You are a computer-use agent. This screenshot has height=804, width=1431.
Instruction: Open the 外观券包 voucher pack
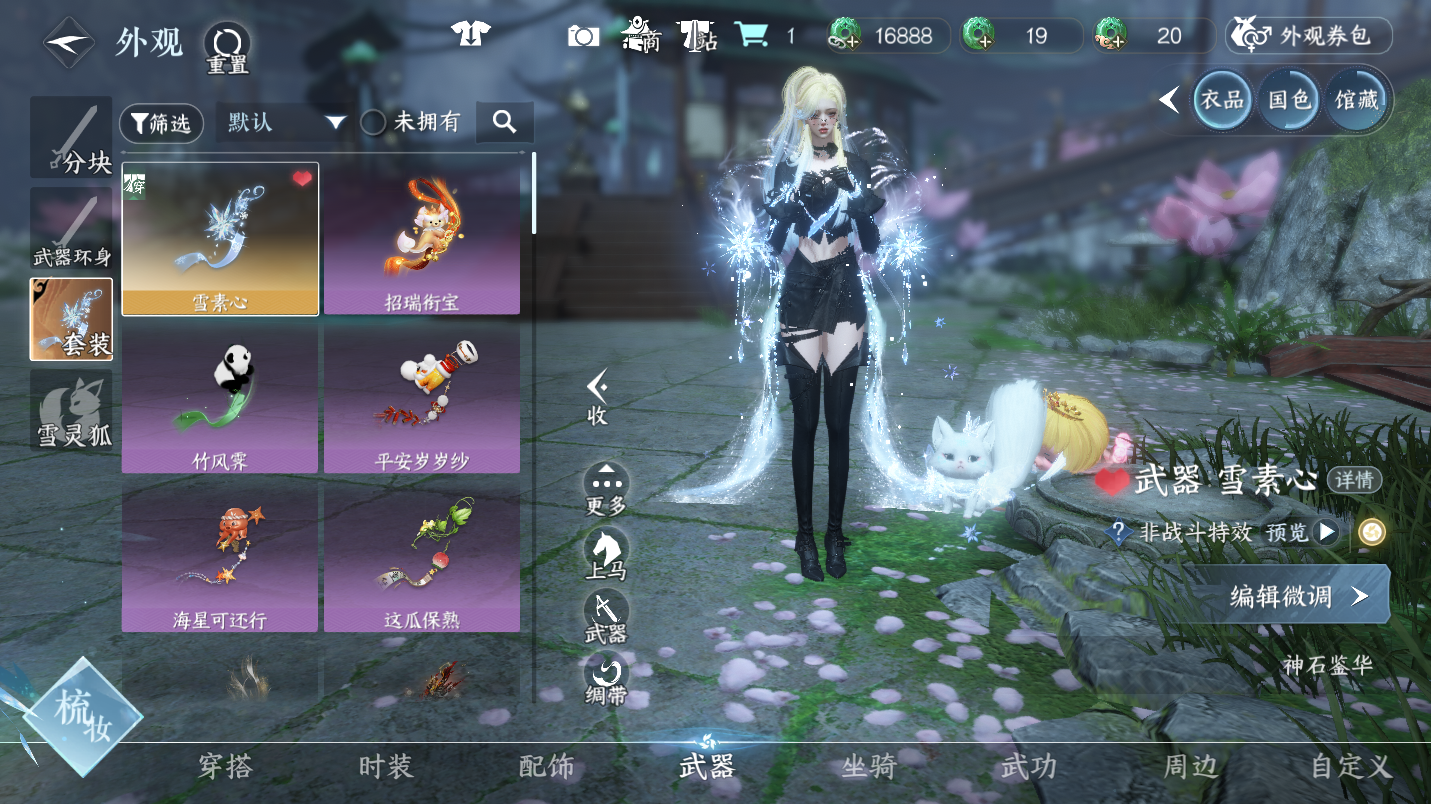1309,37
